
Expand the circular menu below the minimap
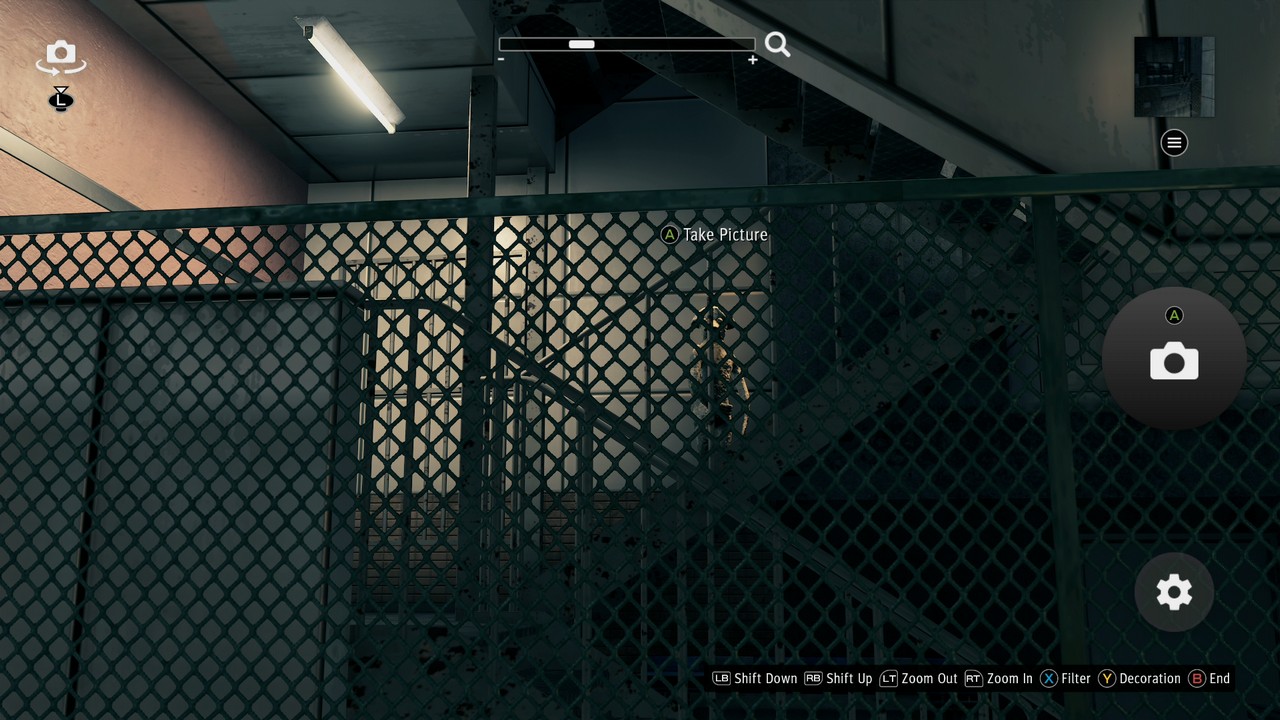click(x=1173, y=143)
